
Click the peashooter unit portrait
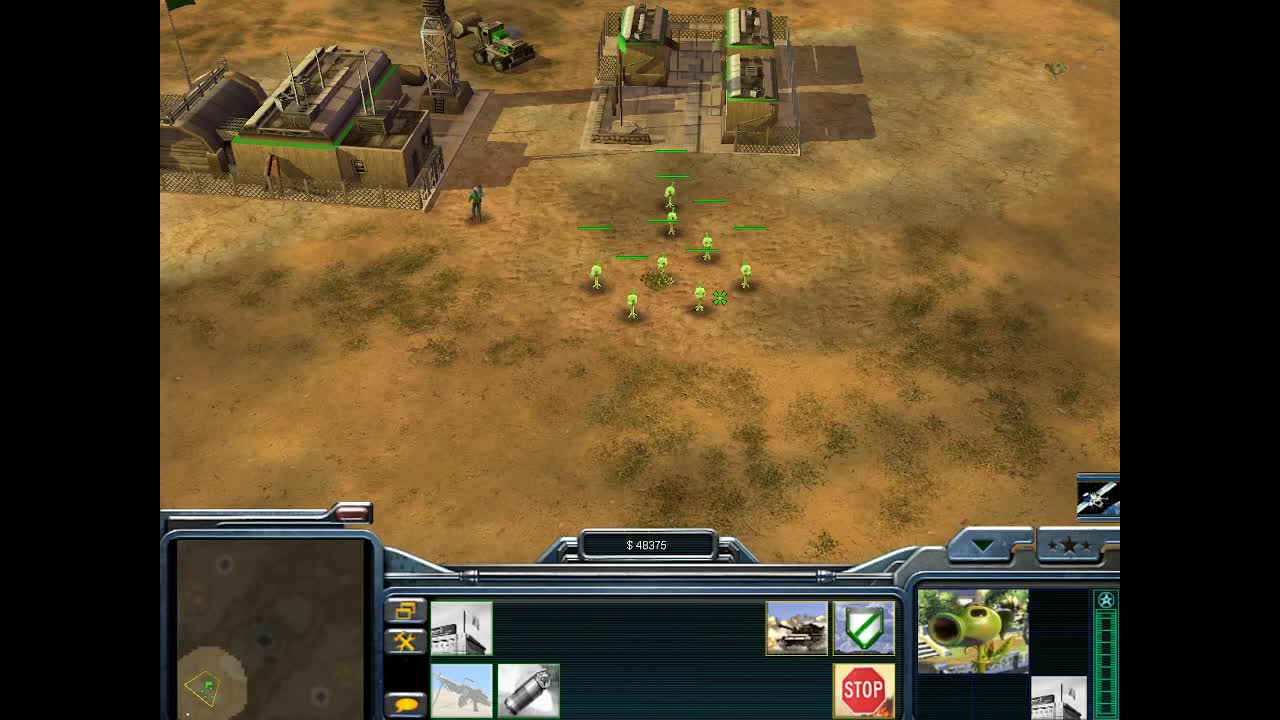973,631
